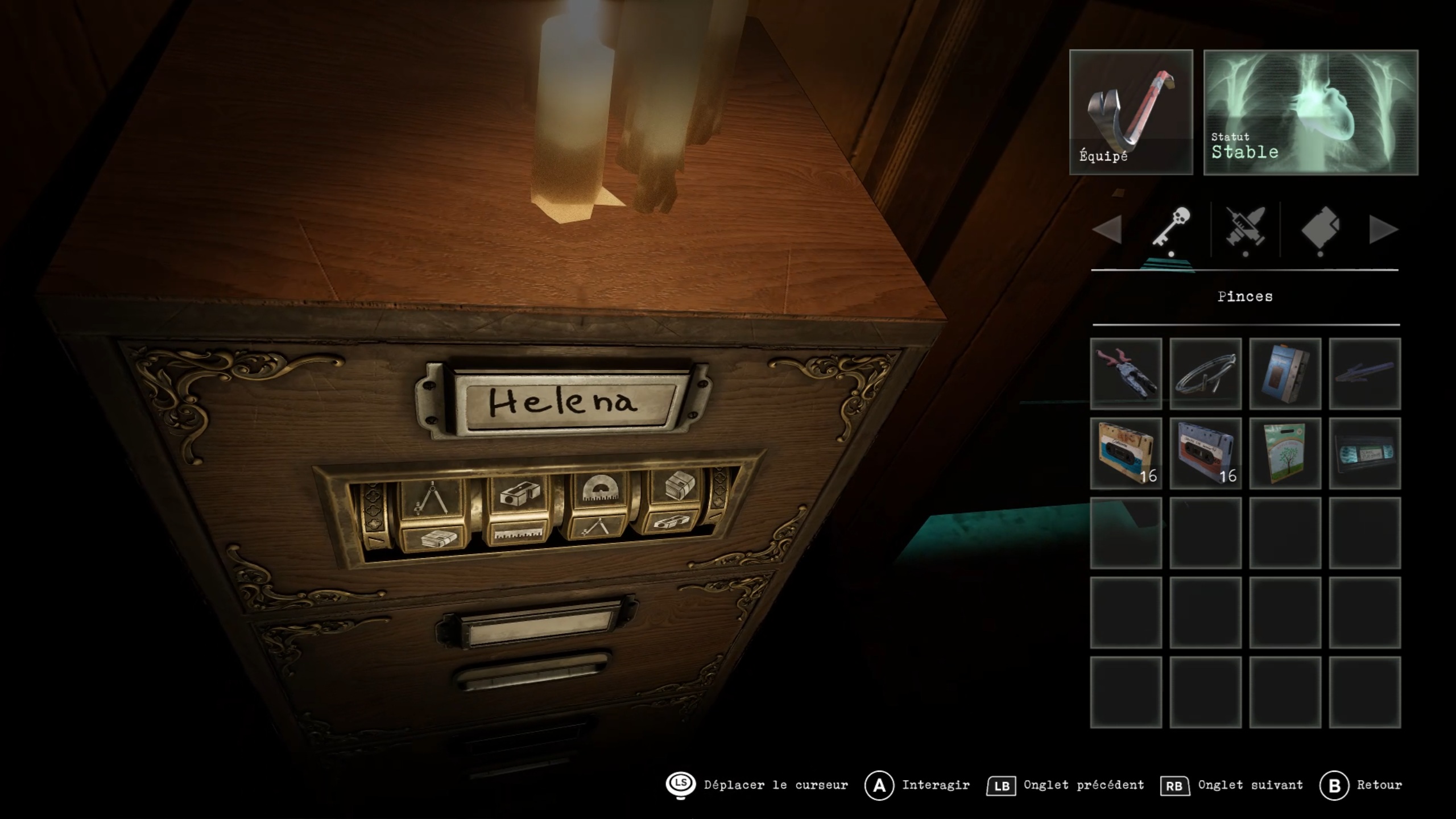Pick the coiled wire item slot
The height and width of the screenshot is (819, 1456).
point(1205,374)
